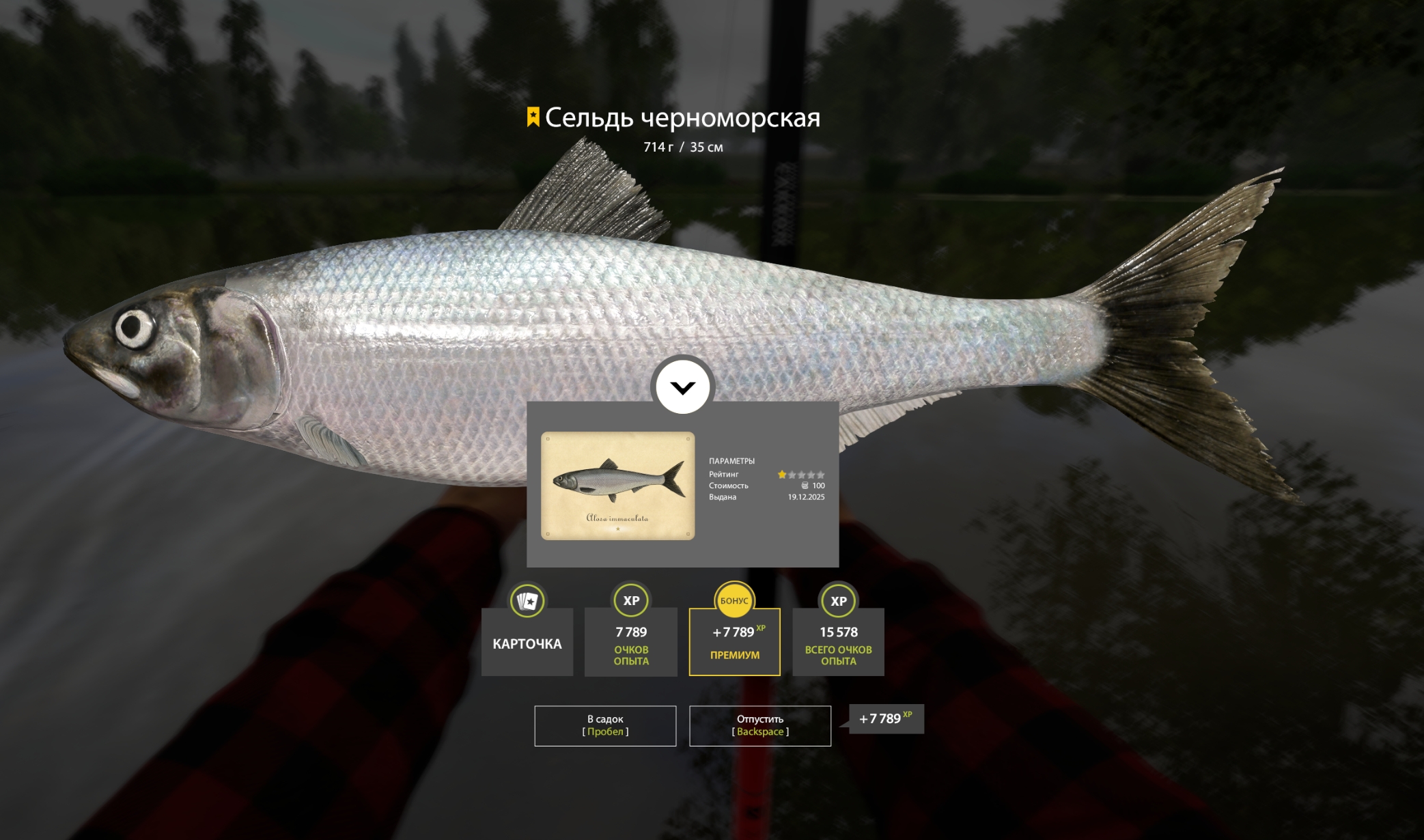This screenshot has height=840, width=1424.
Task: Click the XP circle icon above 7 789
Action: tap(630, 602)
